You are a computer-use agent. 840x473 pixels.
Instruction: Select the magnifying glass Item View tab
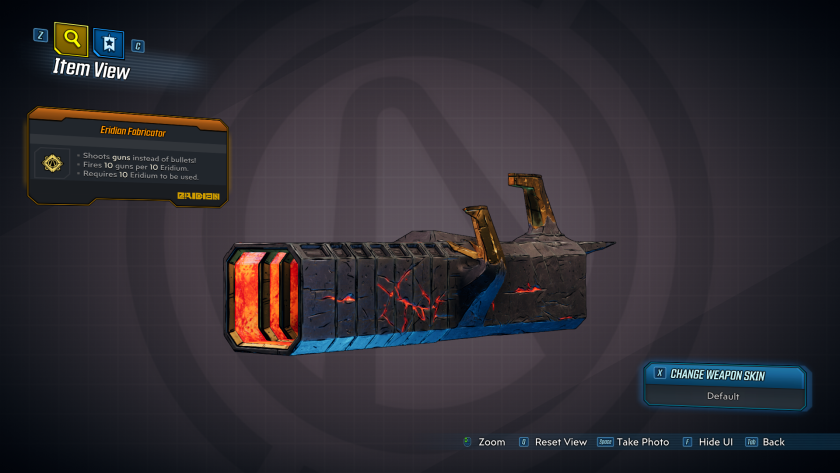(x=71, y=40)
